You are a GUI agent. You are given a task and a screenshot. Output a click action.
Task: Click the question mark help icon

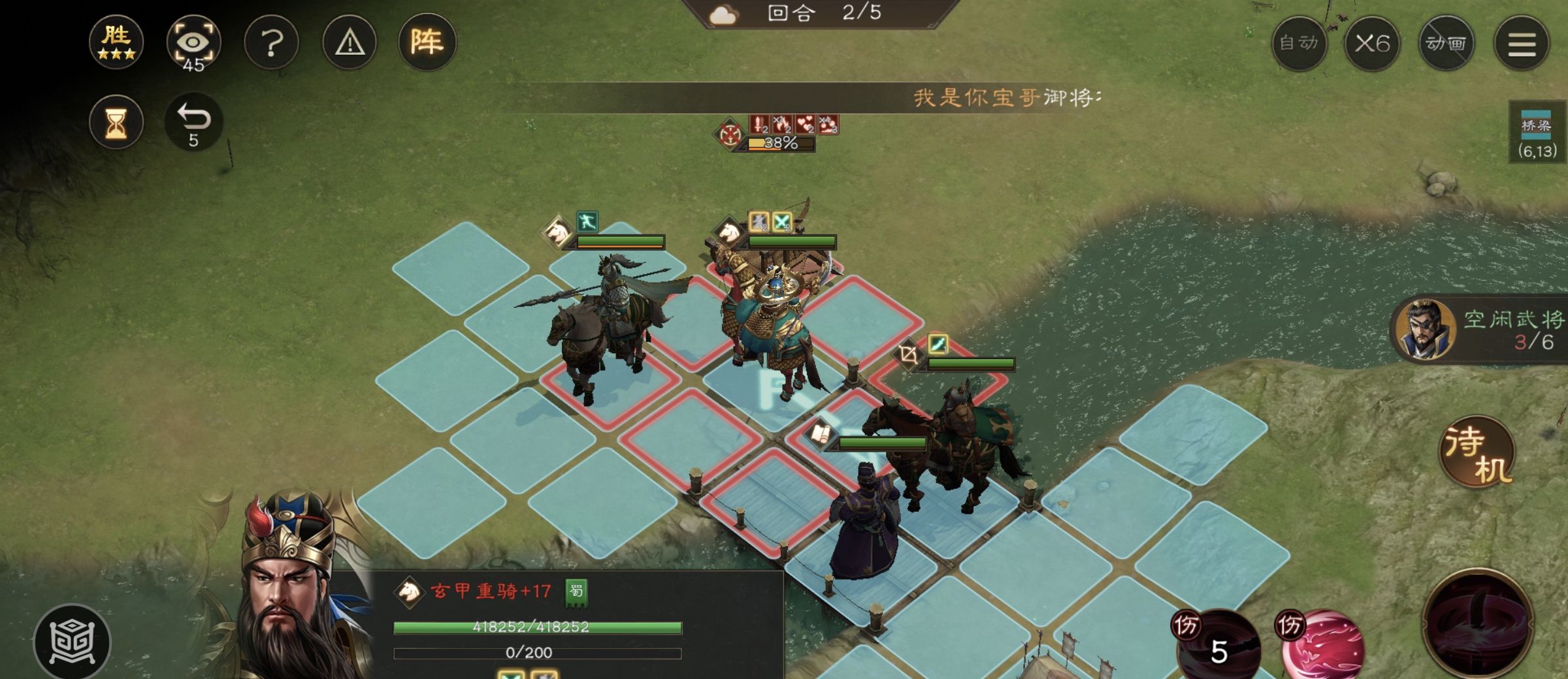271,41
